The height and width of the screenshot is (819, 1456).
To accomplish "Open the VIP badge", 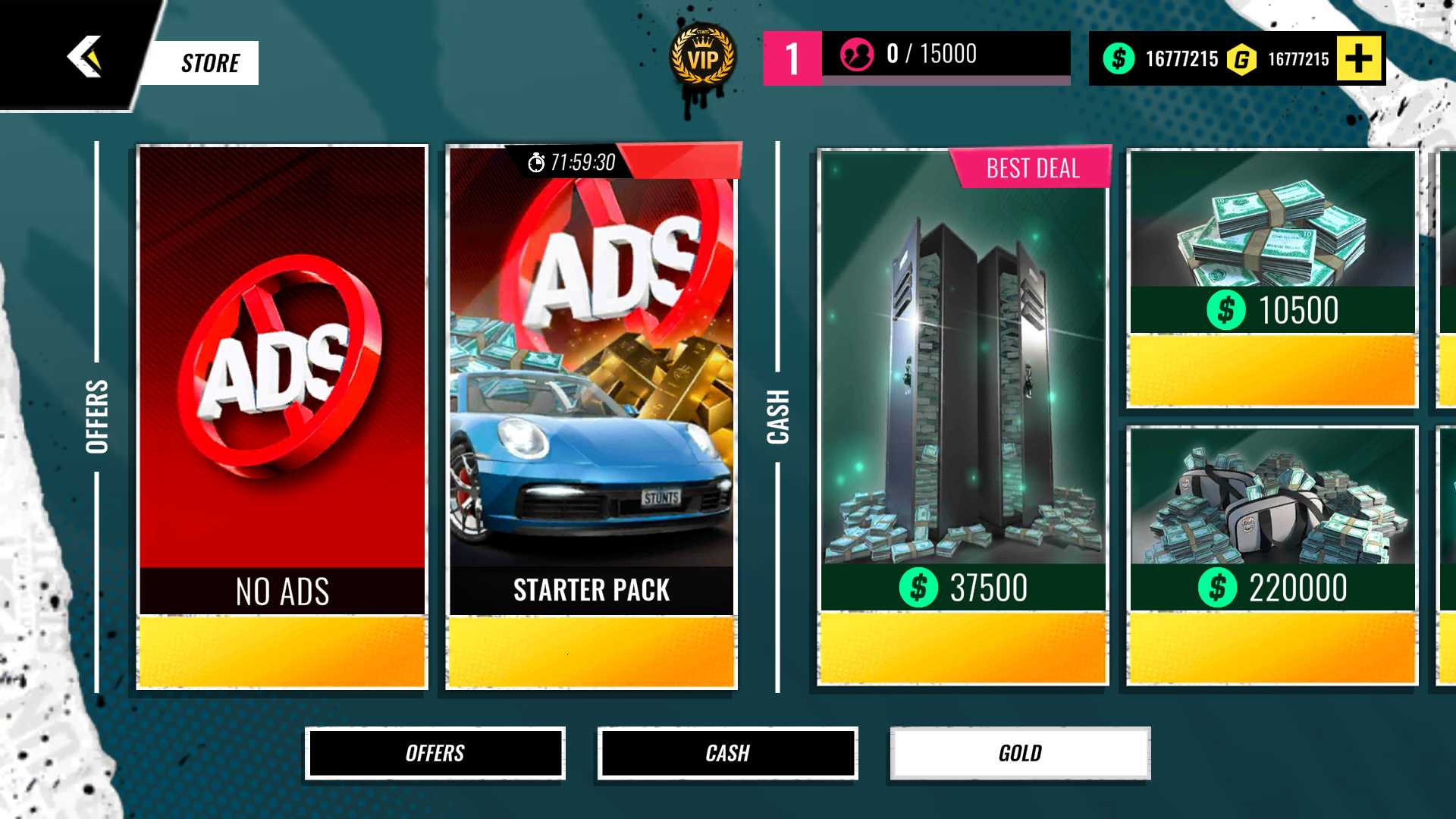I will pyautogui.click(x=702, y=58).
